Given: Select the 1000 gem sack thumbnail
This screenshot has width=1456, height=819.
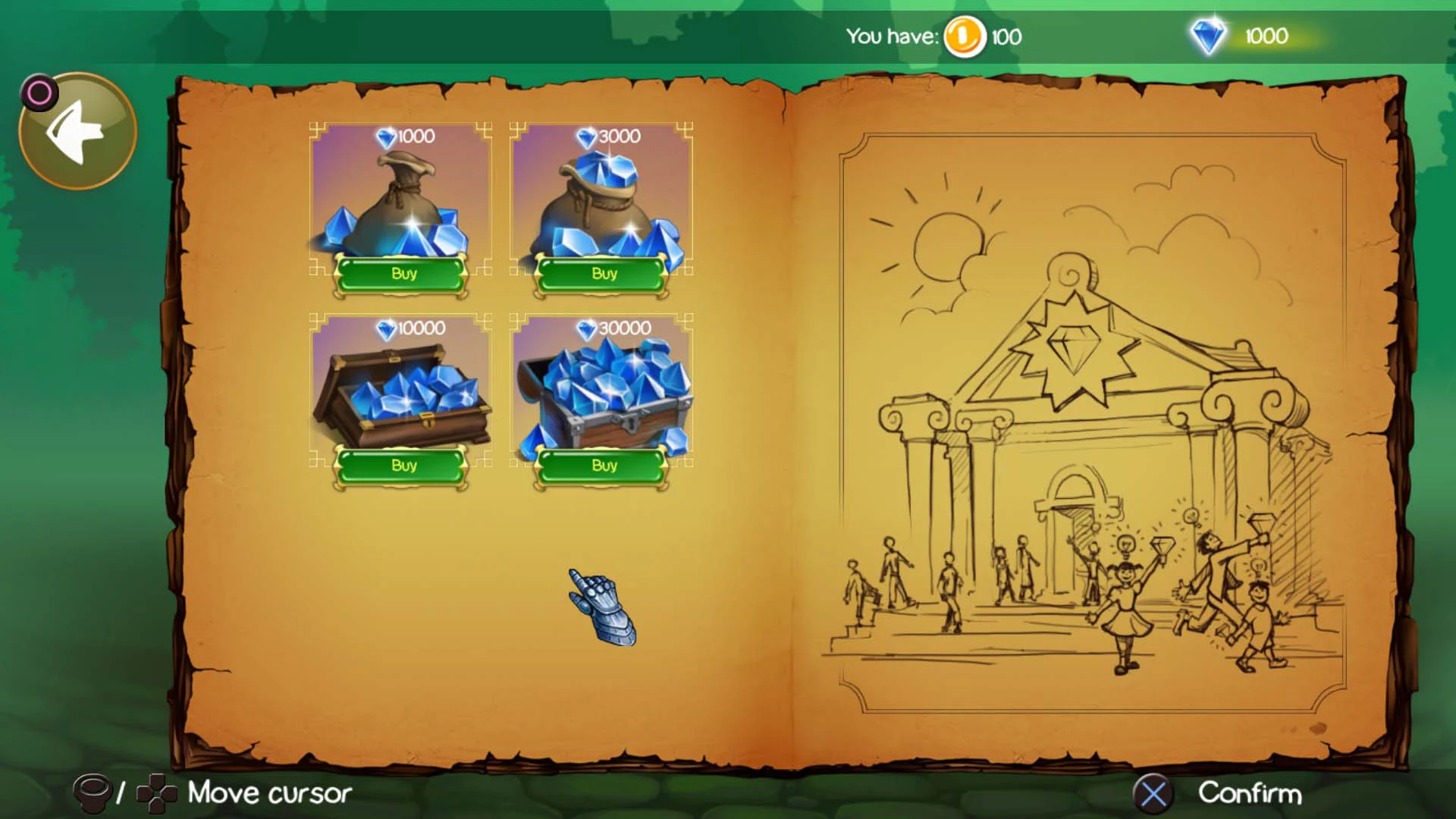Looking at the screenshot, I should pos(402,197).
